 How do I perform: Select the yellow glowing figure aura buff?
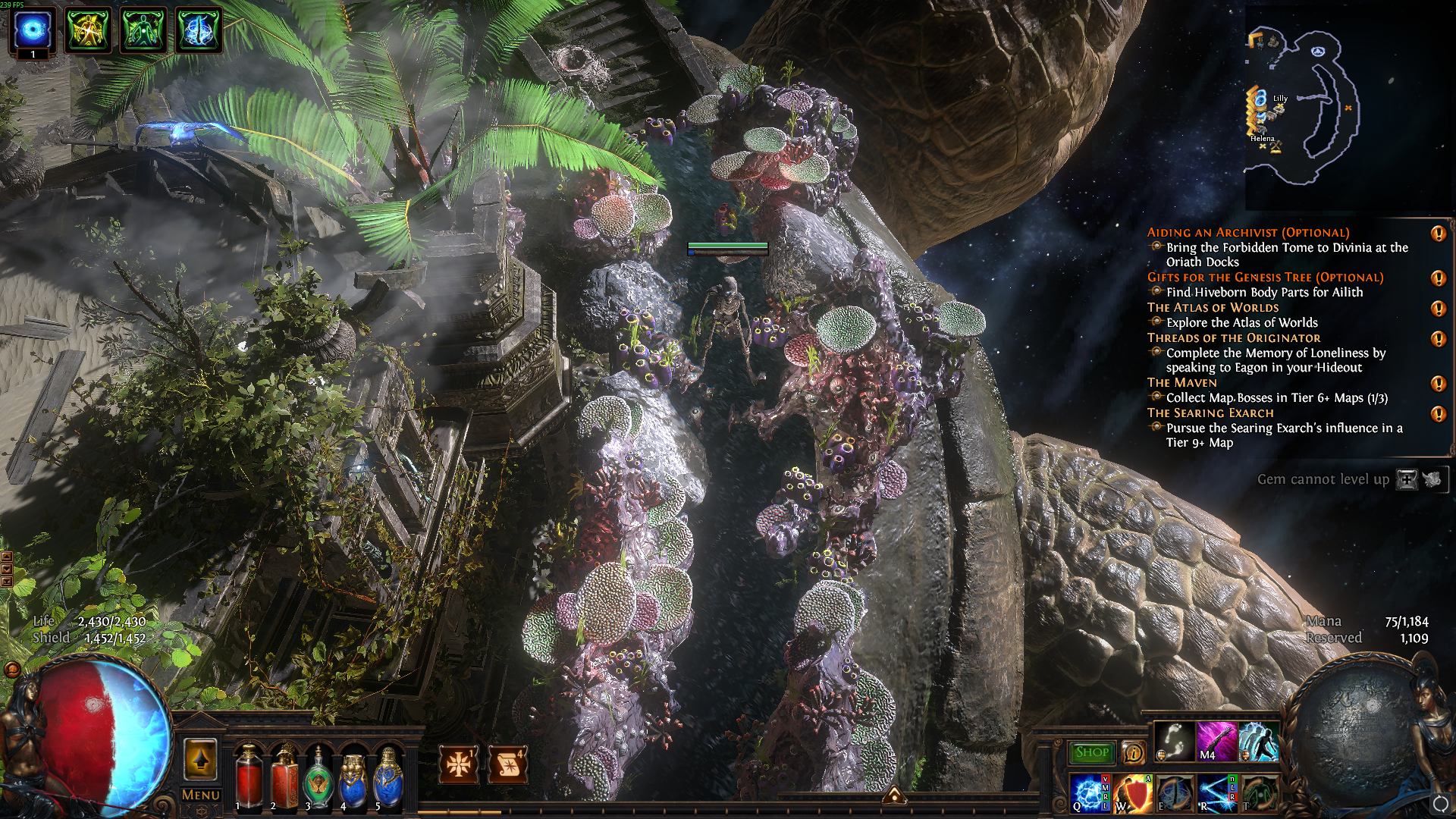(88, 30)
